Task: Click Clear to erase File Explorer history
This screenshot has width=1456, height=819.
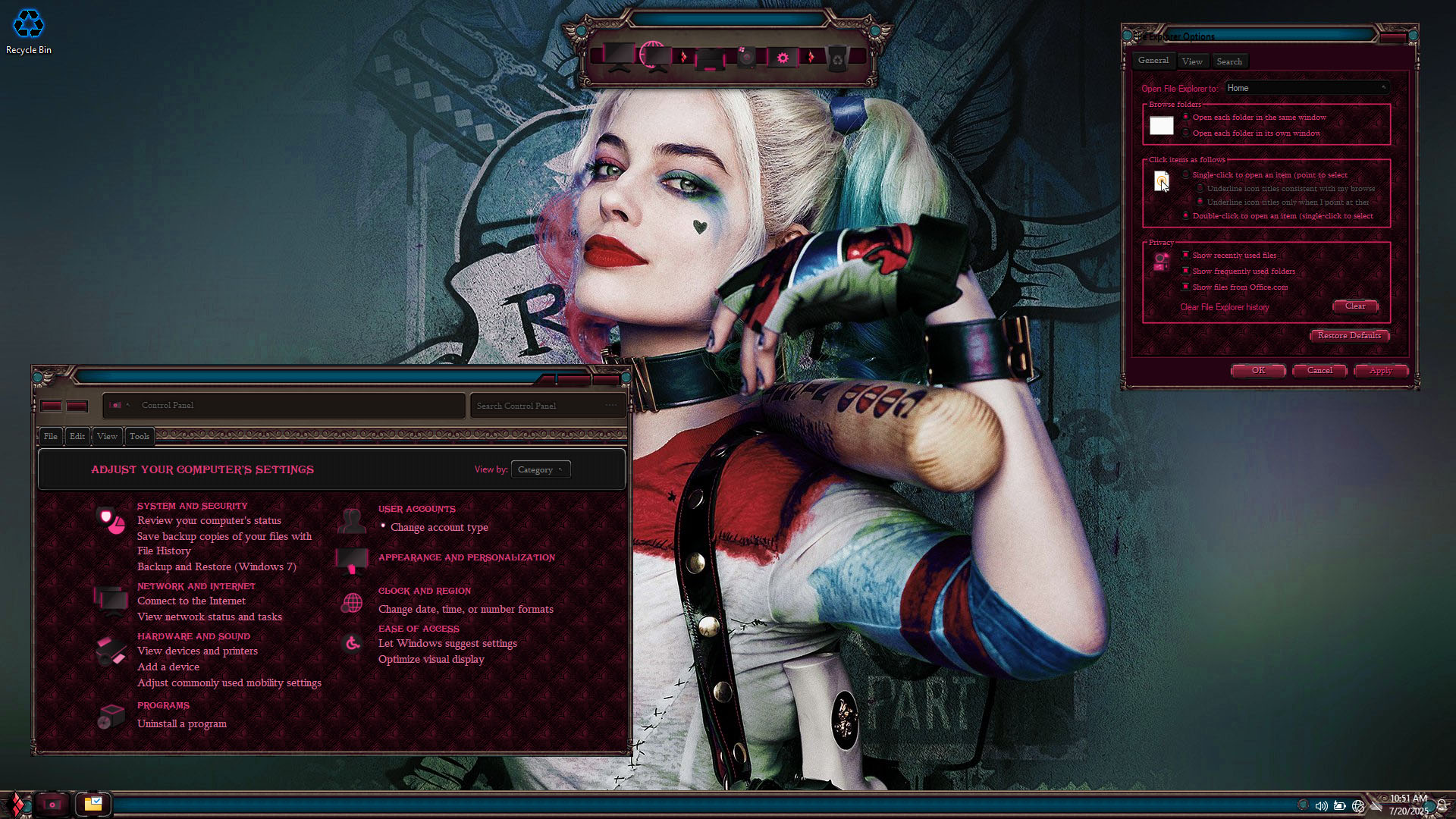Action: (1355, 306)
